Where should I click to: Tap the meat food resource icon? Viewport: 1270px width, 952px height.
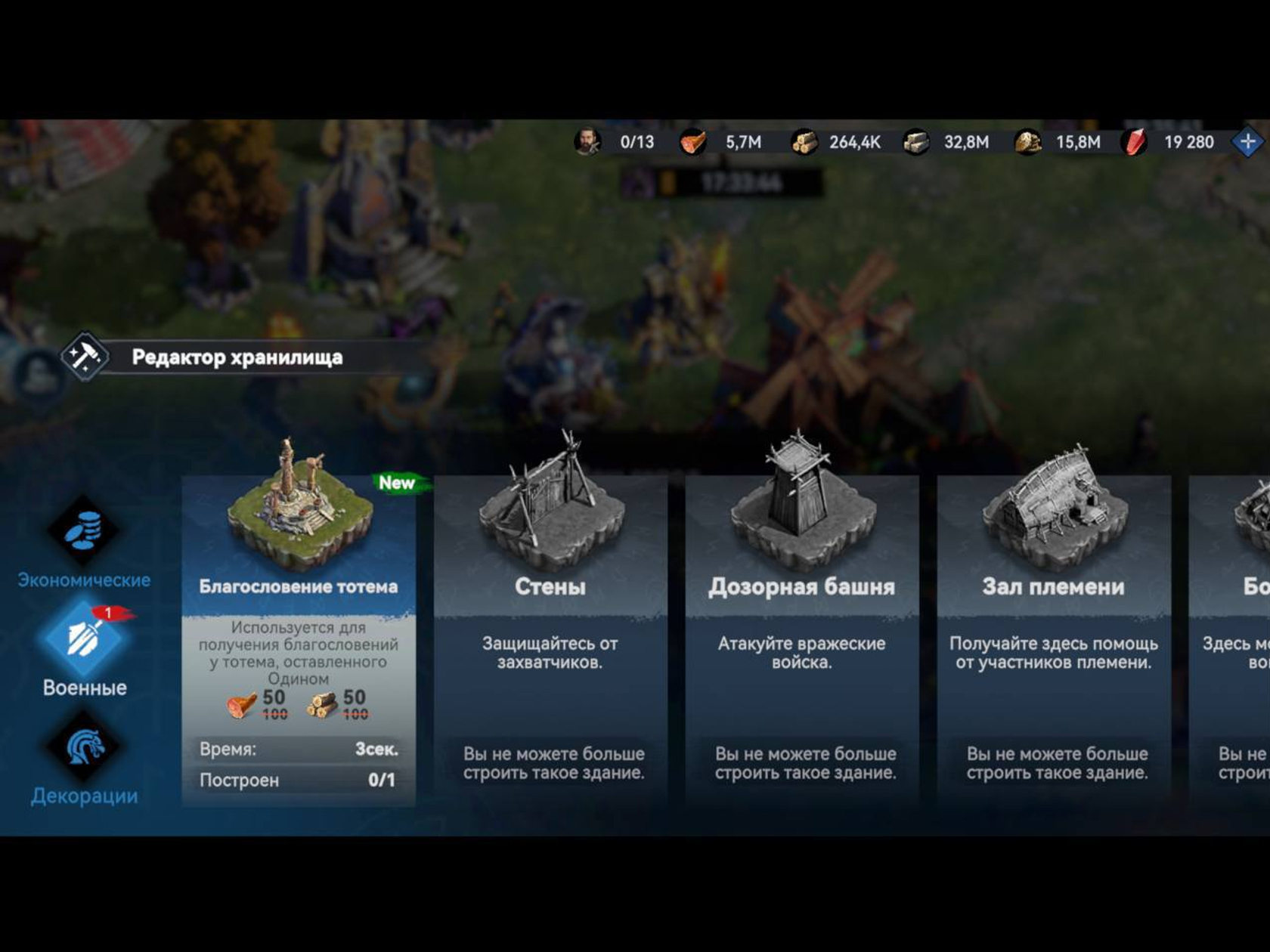point(692,142)
